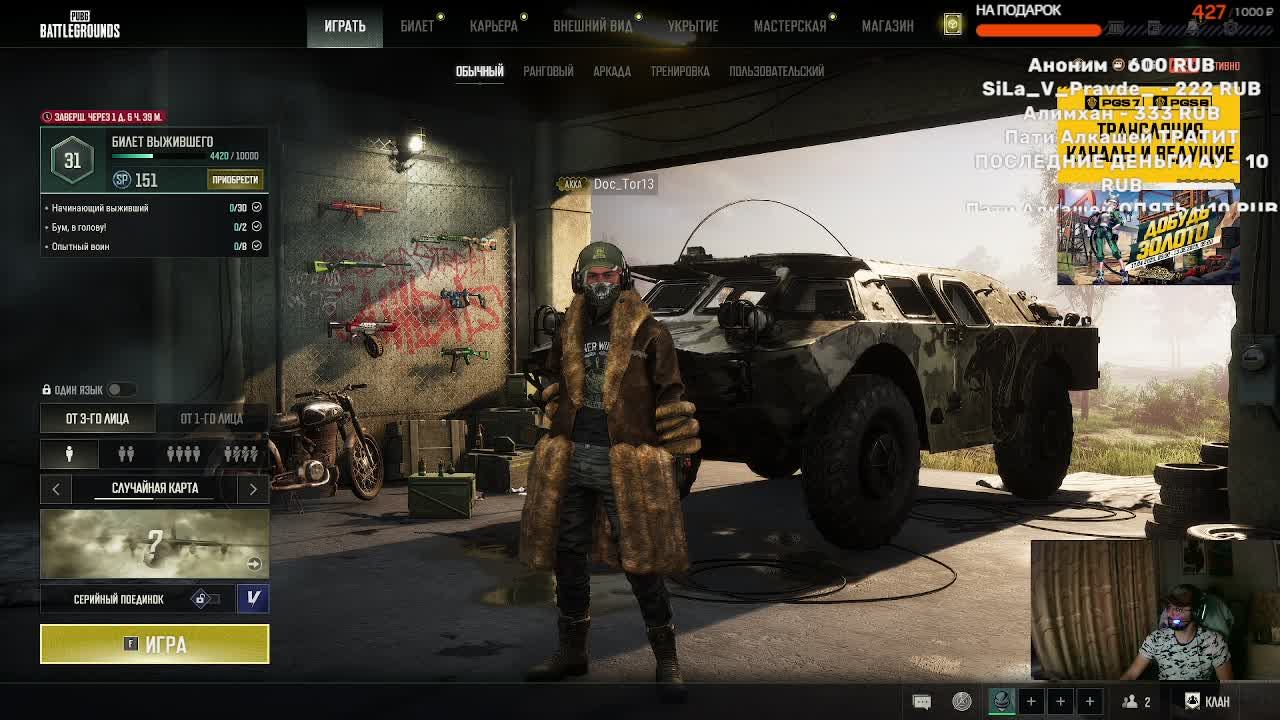Go to the next map with right arrow
This screenshot has height=720, width=1280.
coord(253,488)
